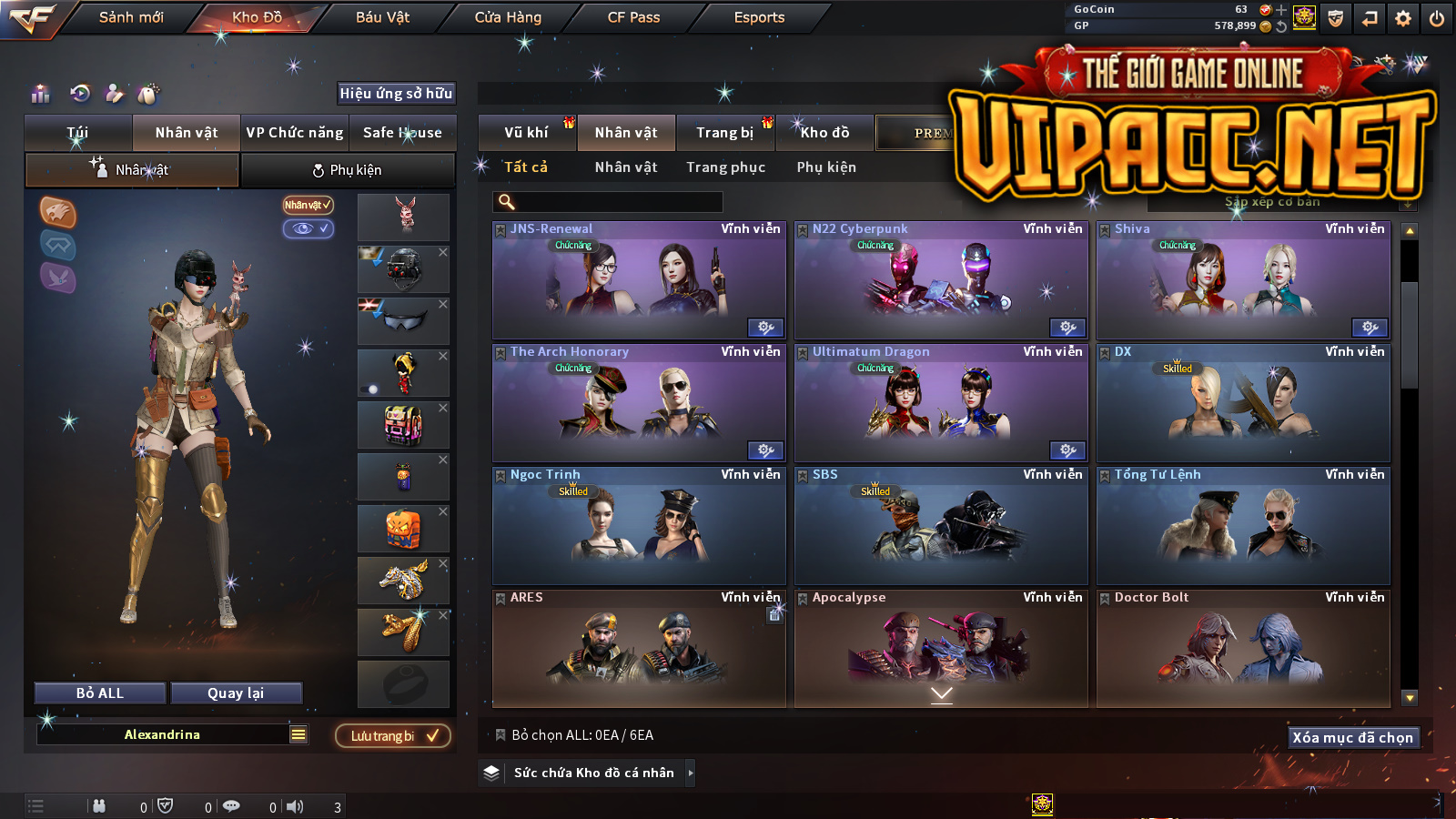
Task: Open the Cửa Hàng shop
Action: pos(508,17)
